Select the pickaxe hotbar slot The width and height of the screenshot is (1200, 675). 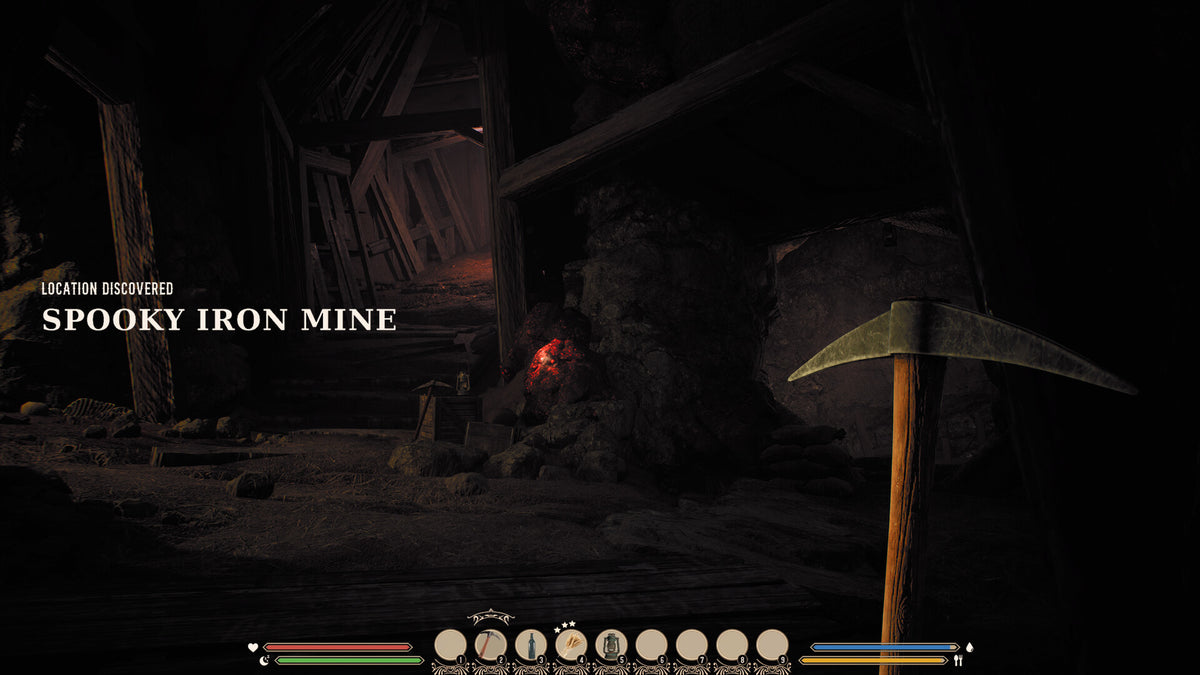pos(490,646)
